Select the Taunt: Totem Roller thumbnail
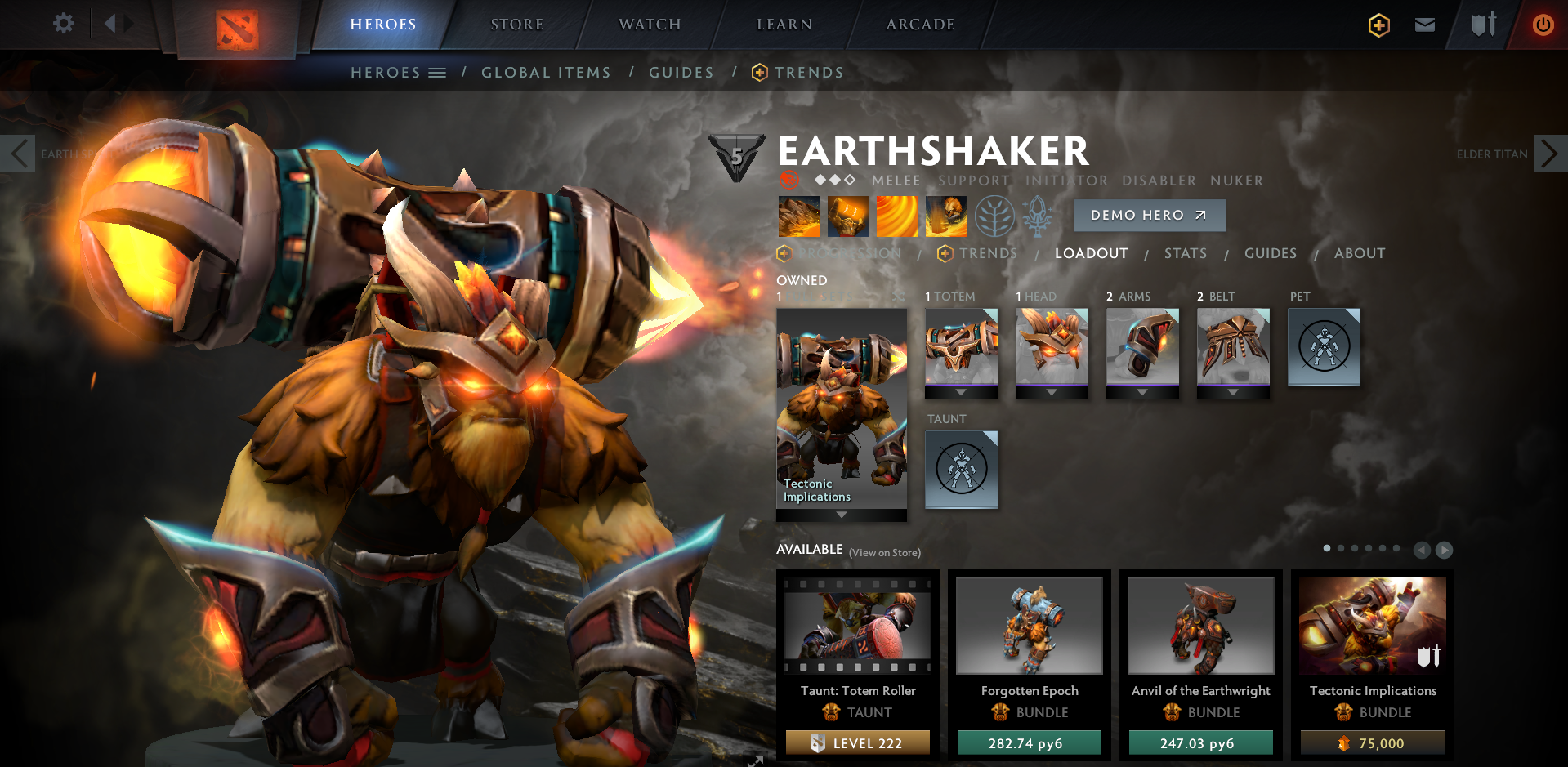Image resolution: width=1568 pixels, height=767 pixels. 857,625
